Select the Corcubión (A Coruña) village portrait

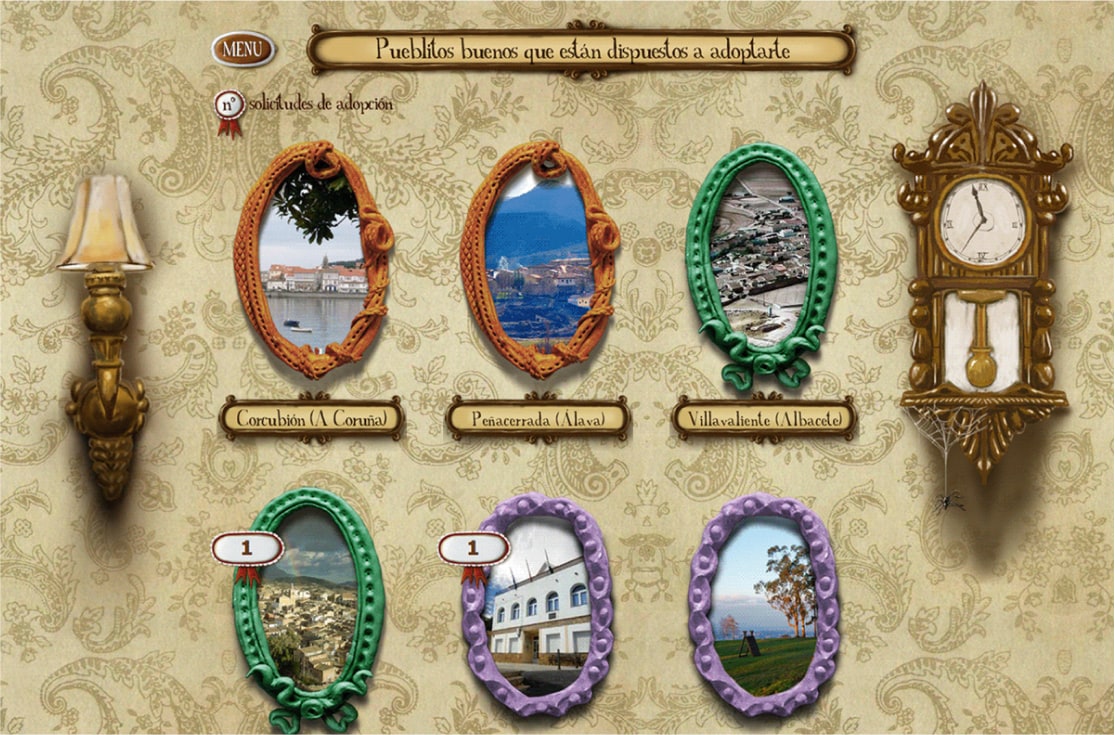coord(313,262)
